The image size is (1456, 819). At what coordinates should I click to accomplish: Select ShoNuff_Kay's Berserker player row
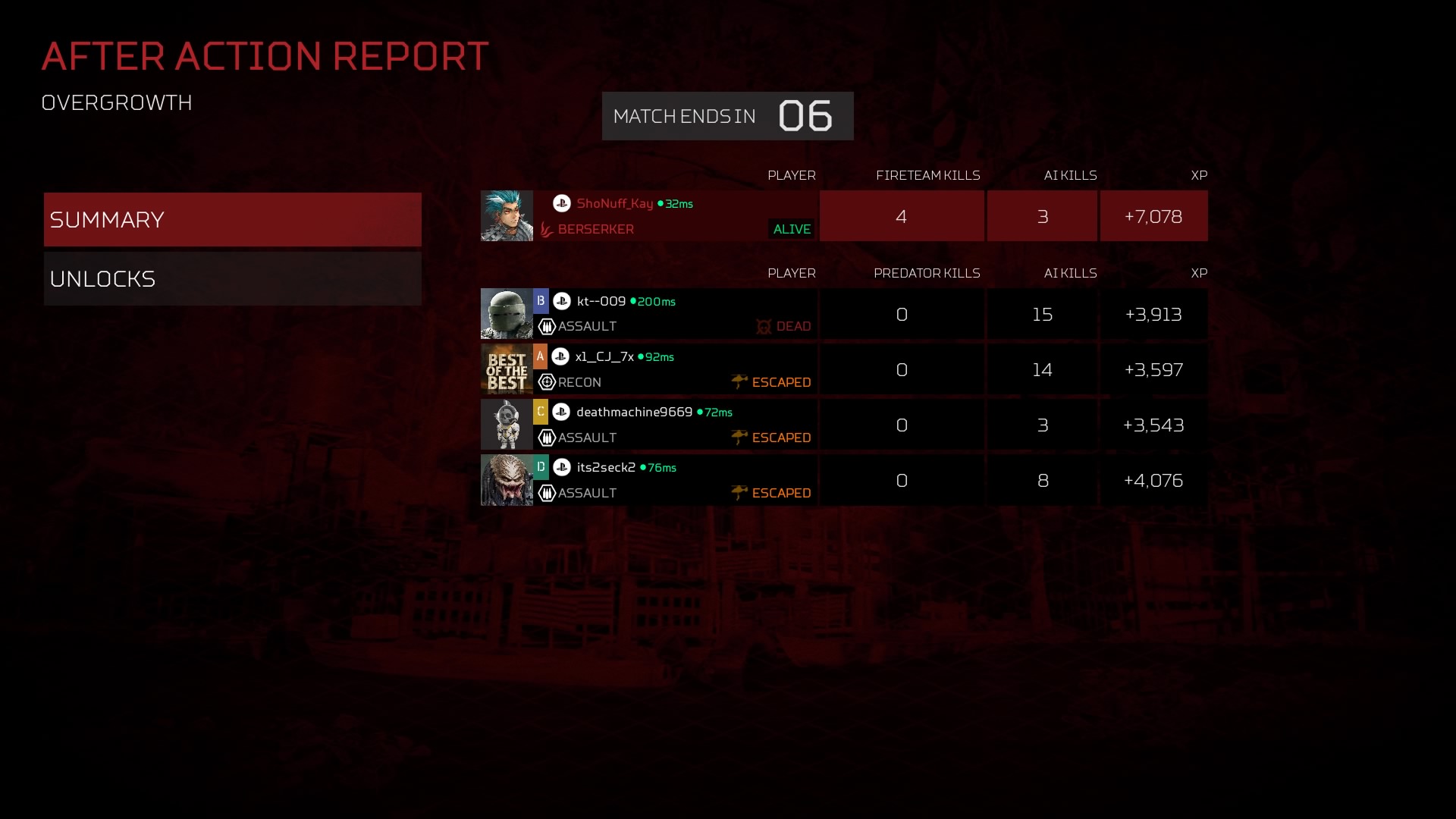coord(675,216)
